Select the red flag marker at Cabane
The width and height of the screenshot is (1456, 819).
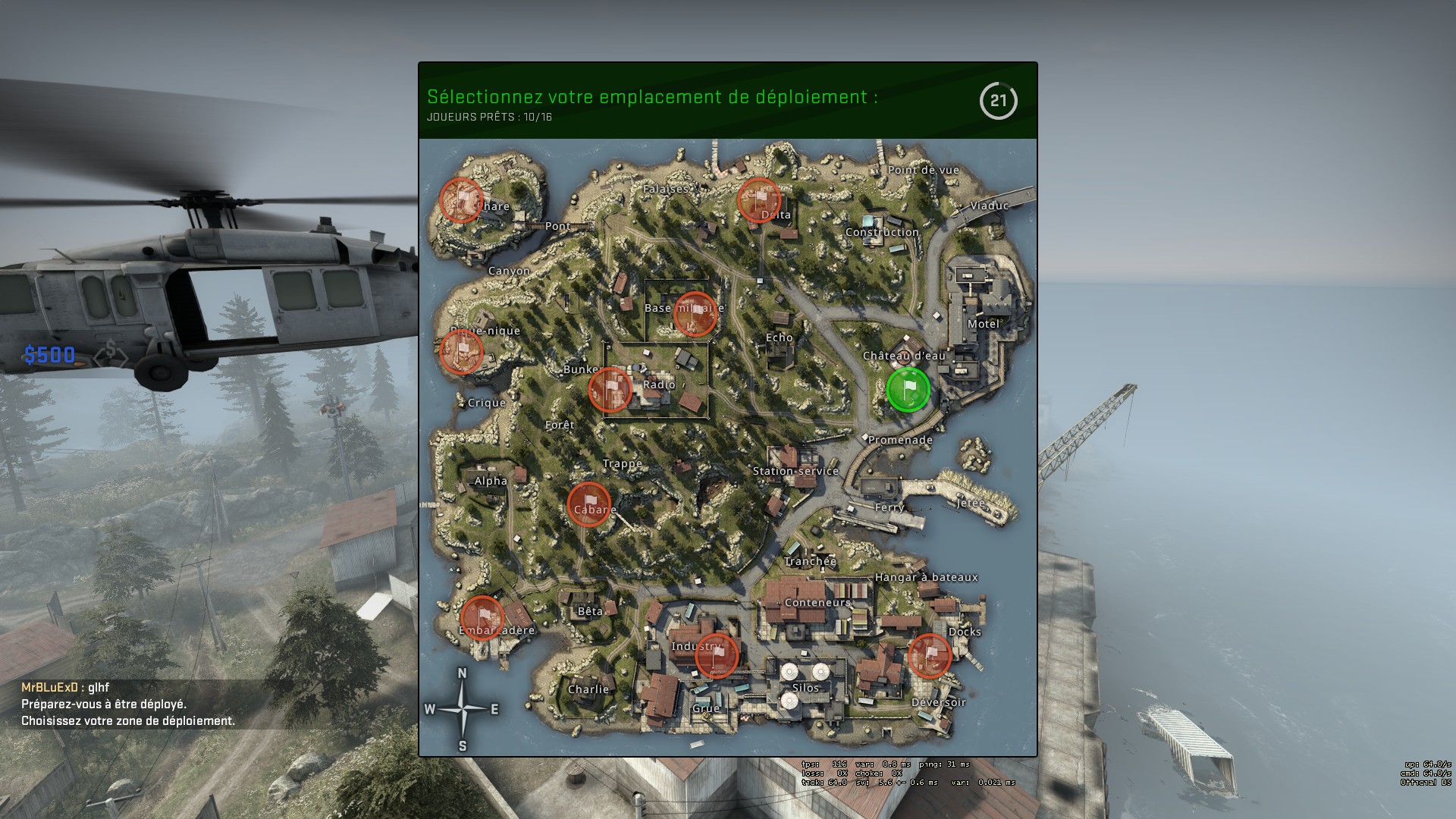click(x=589, y=504)
